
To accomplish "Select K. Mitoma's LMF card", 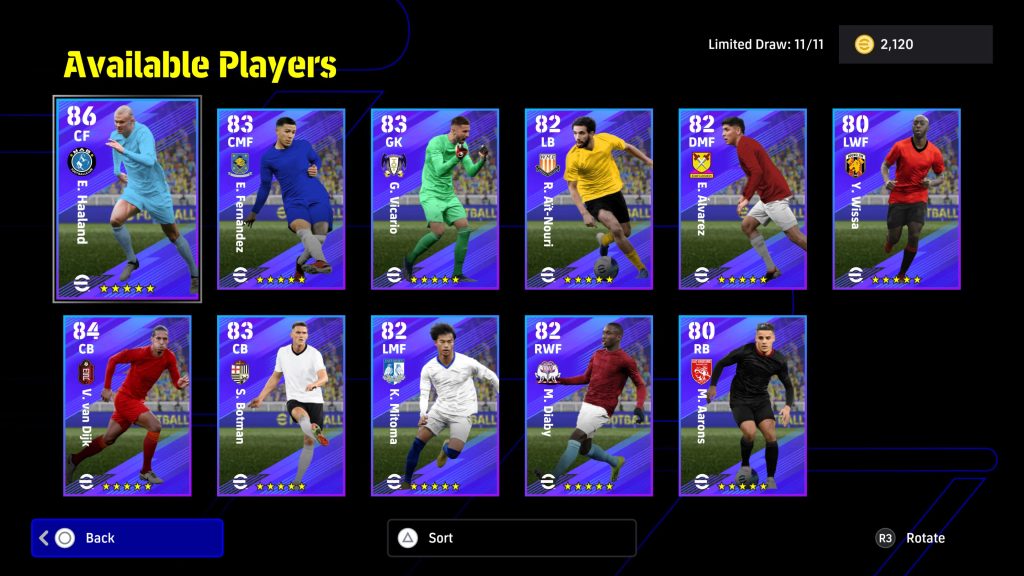I will tap(435, 405).
